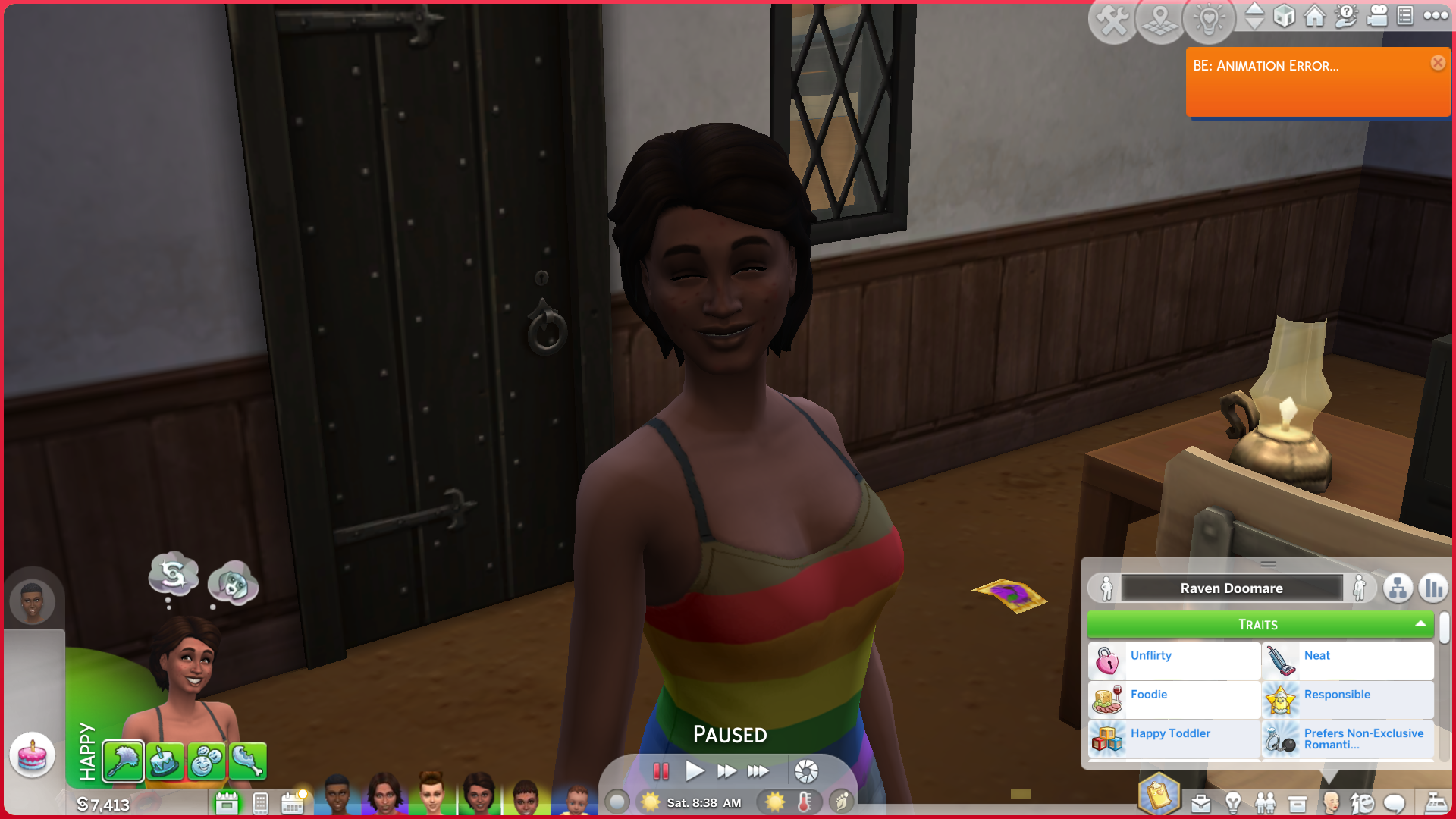The image size is (1456, 819).
Task: Open the birthday cake notification bubble
Action: pos(32,755)
